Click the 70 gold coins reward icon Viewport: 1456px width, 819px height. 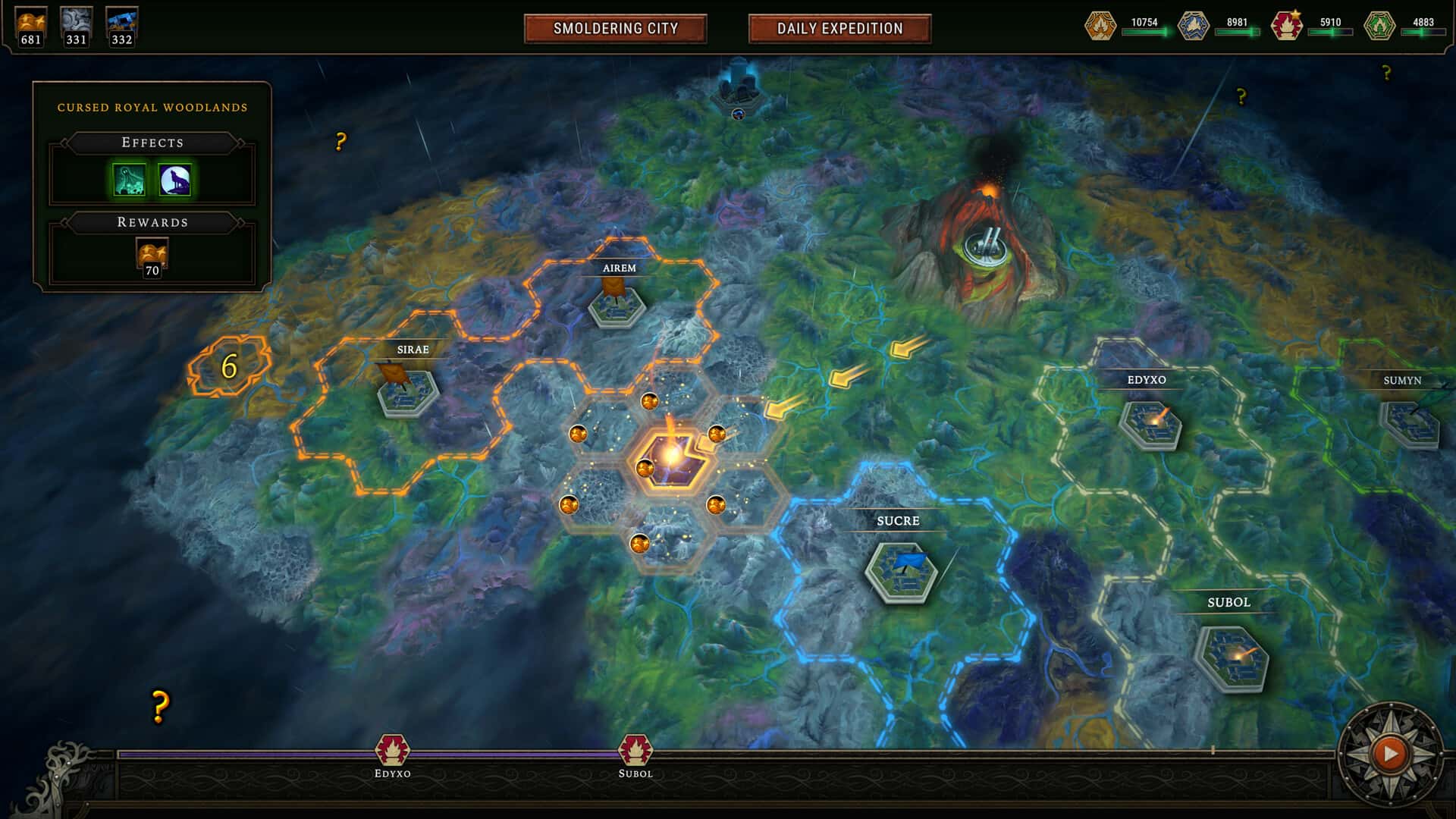[x=151, y=256]
